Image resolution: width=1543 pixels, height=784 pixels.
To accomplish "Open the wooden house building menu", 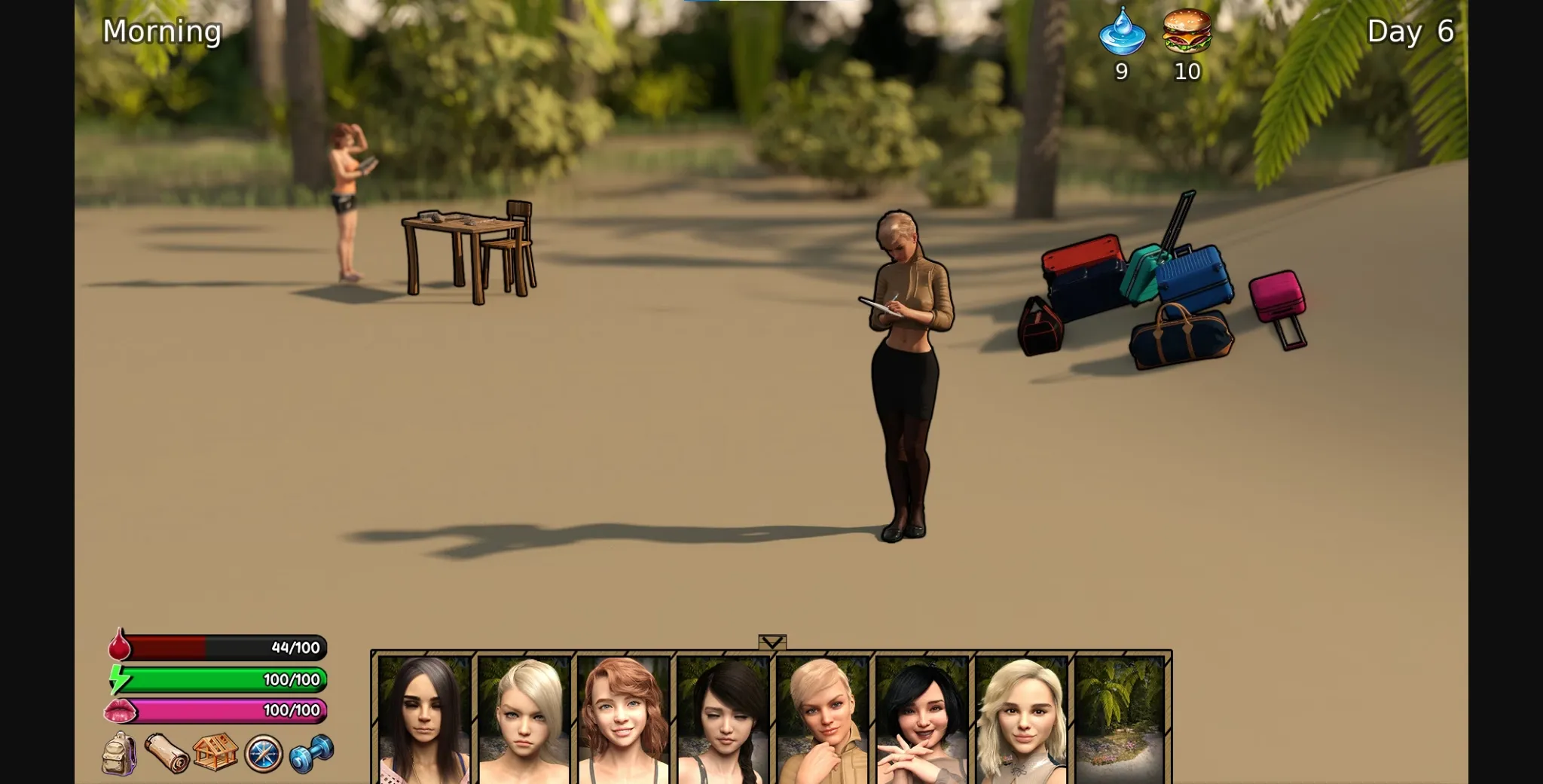I will (x=215, y=752).
